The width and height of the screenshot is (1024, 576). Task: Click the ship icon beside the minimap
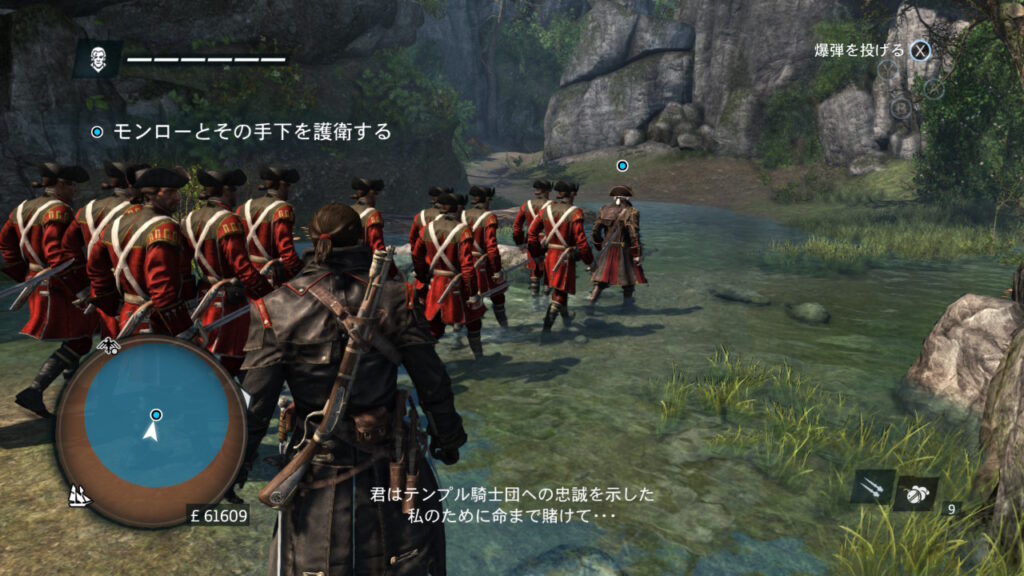click(78, 494)
